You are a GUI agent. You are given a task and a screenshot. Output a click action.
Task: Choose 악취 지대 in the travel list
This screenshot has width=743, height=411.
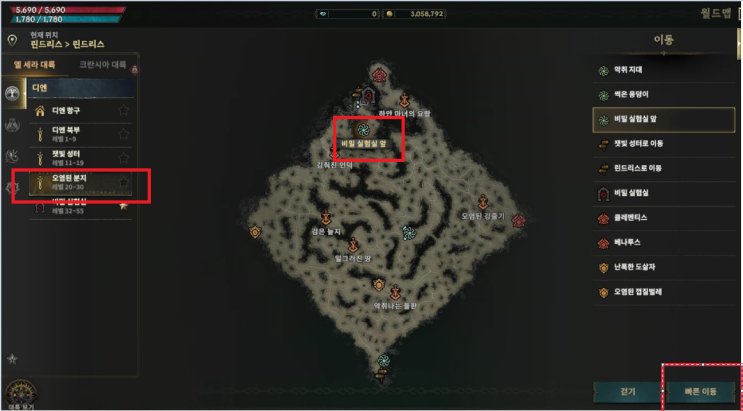[664, 71]
